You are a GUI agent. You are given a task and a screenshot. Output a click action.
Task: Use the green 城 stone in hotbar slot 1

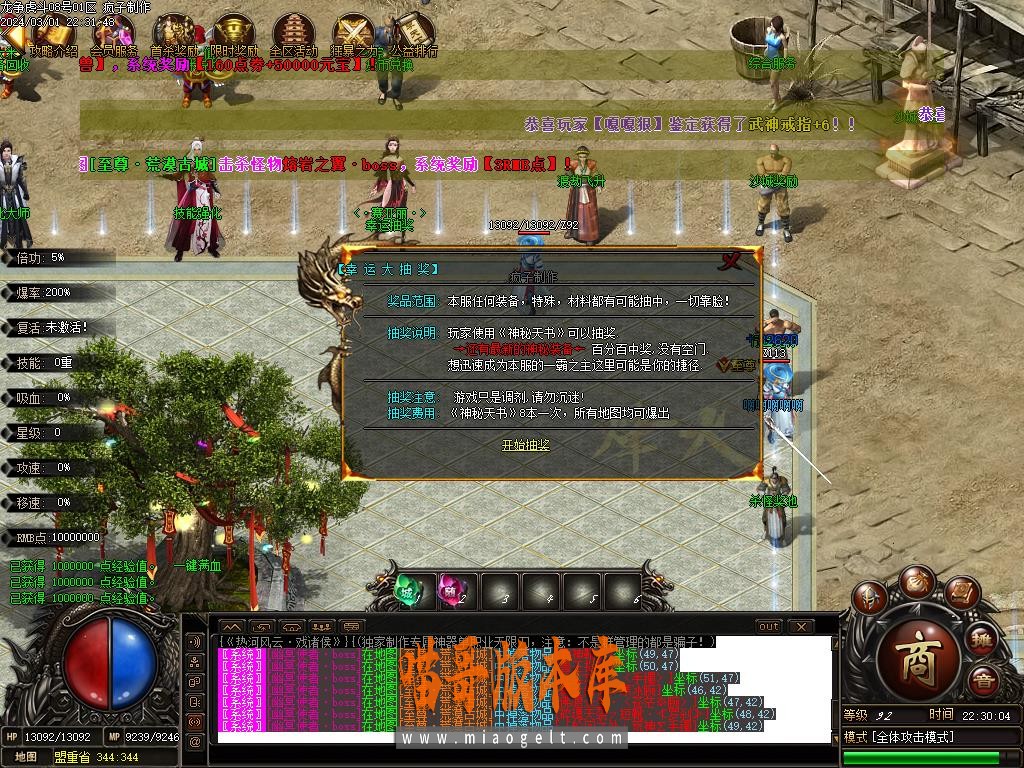coord(407,590)
